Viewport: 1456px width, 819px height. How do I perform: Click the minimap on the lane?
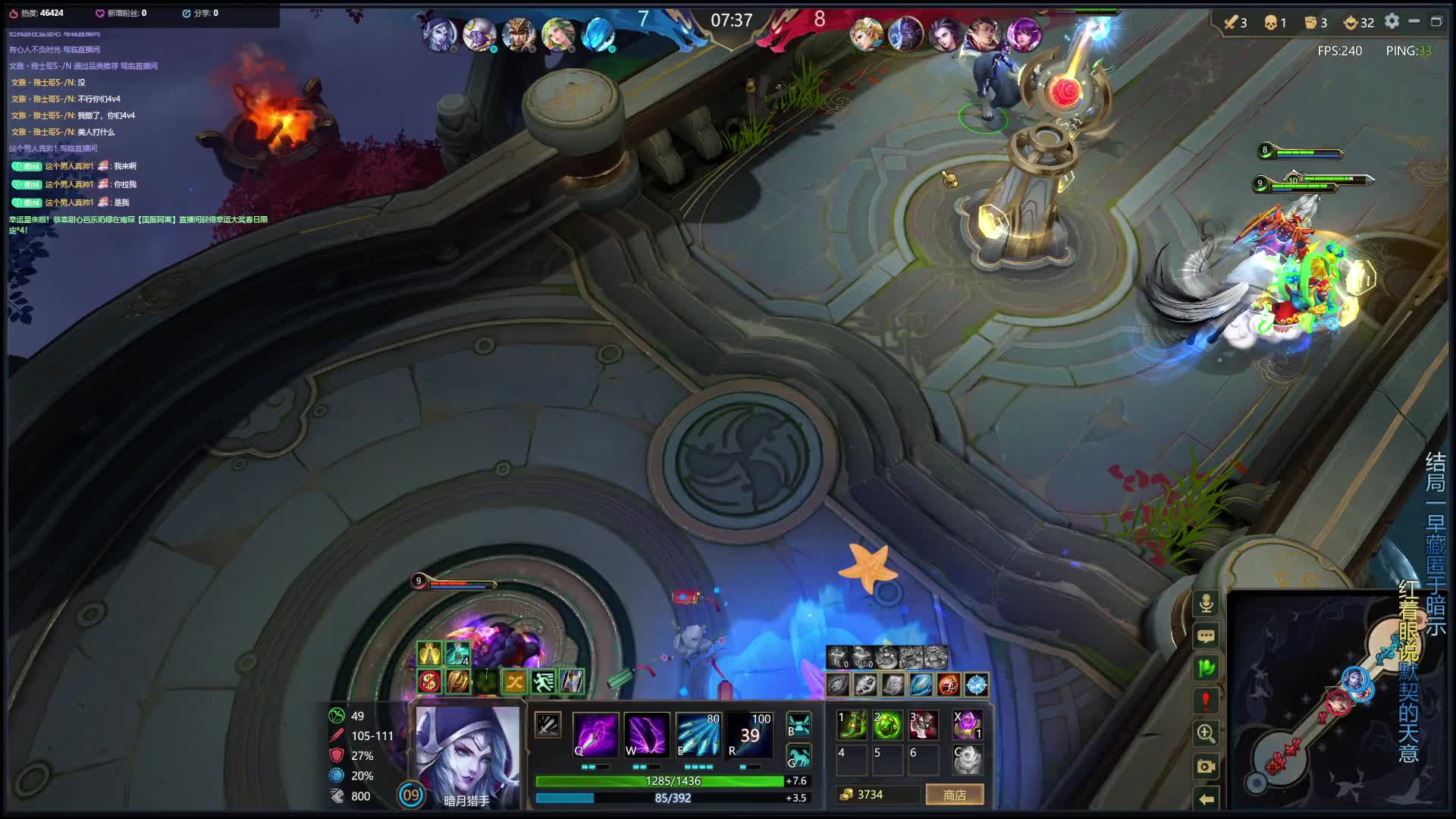pos(1319,713)
